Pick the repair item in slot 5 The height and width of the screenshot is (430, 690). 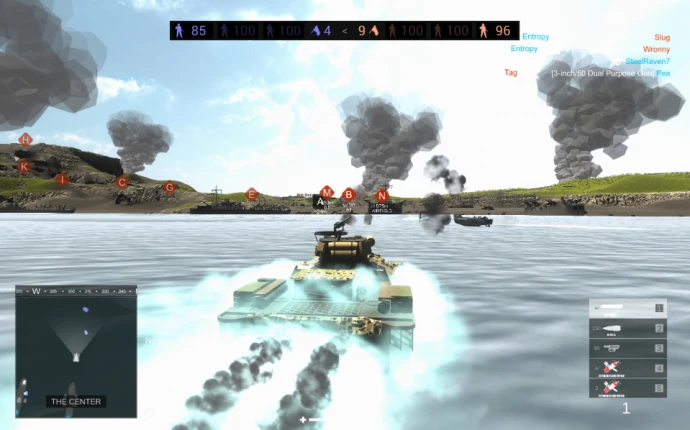click(626, 387)
